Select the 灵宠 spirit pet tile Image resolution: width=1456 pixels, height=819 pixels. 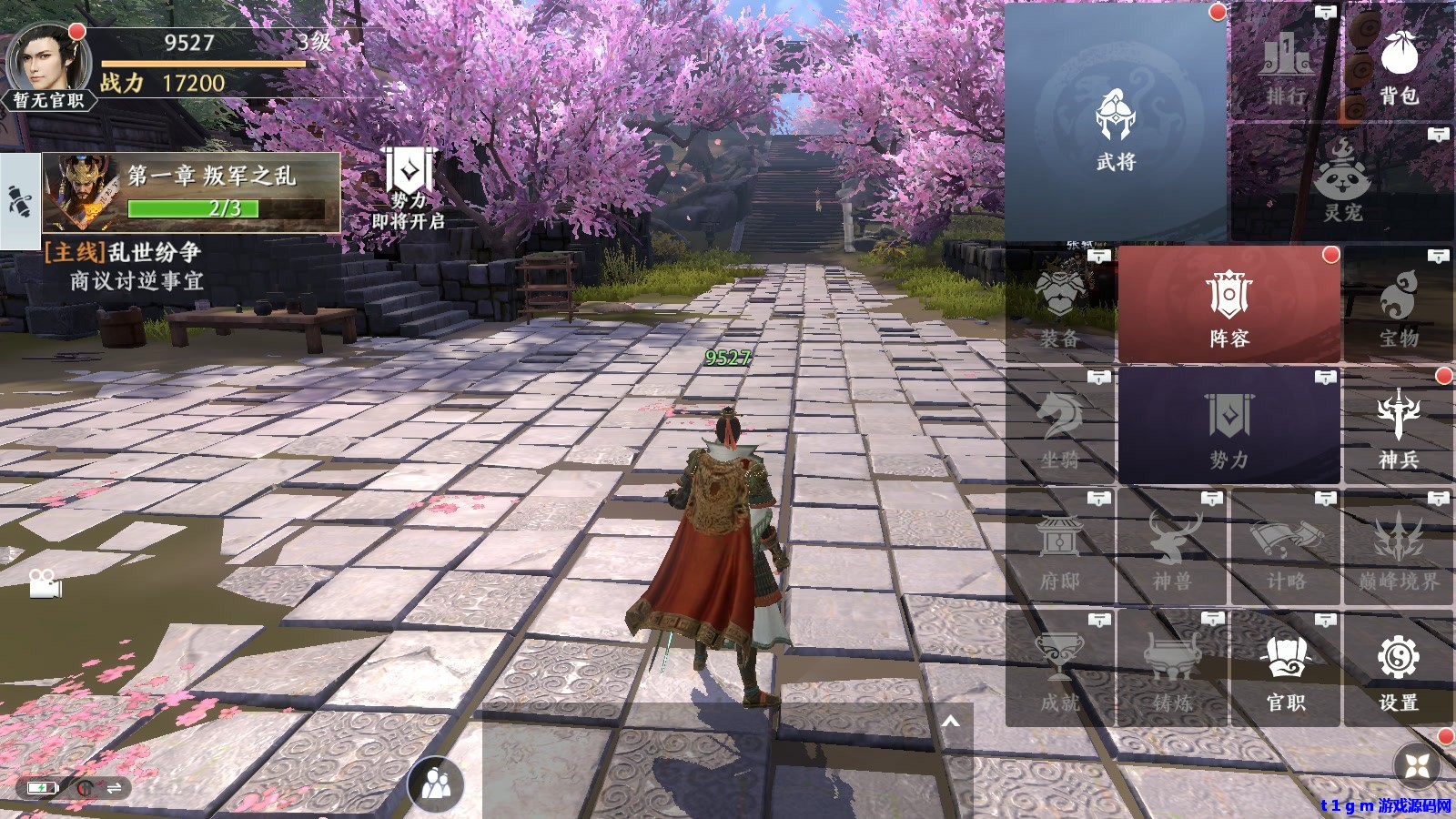pos(1342,182)
